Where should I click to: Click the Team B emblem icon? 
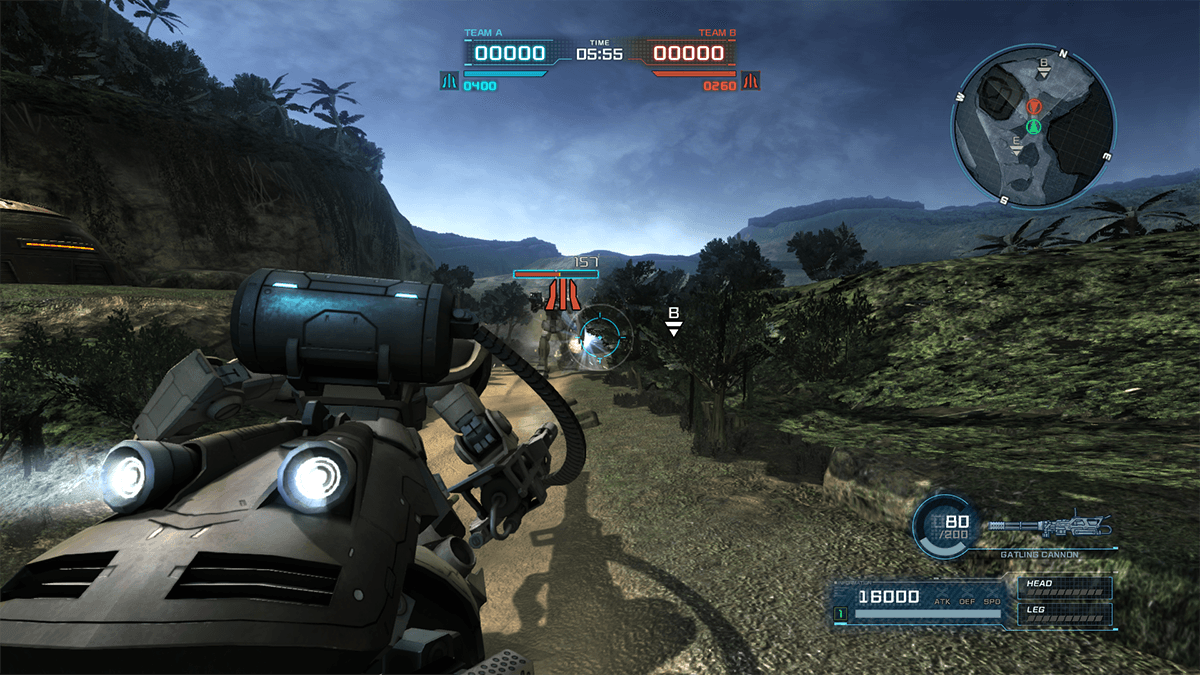[750, 80]
